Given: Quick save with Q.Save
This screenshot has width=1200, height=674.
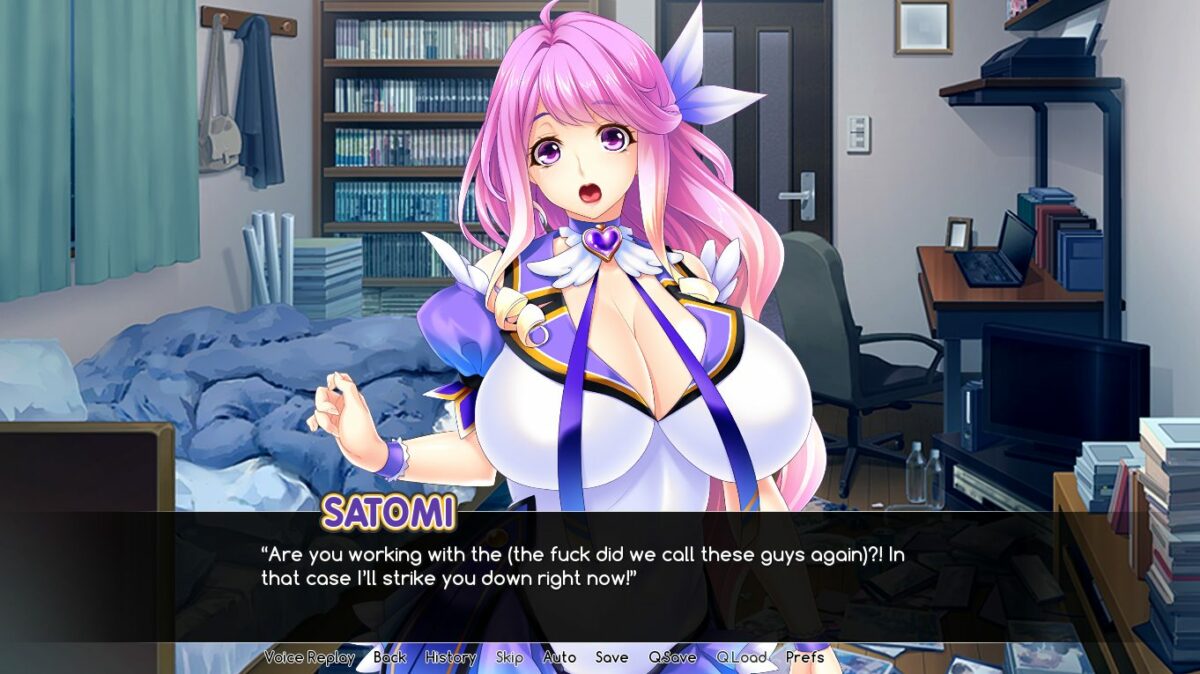Looking at the screenshot, I should [x=672, y=657].
